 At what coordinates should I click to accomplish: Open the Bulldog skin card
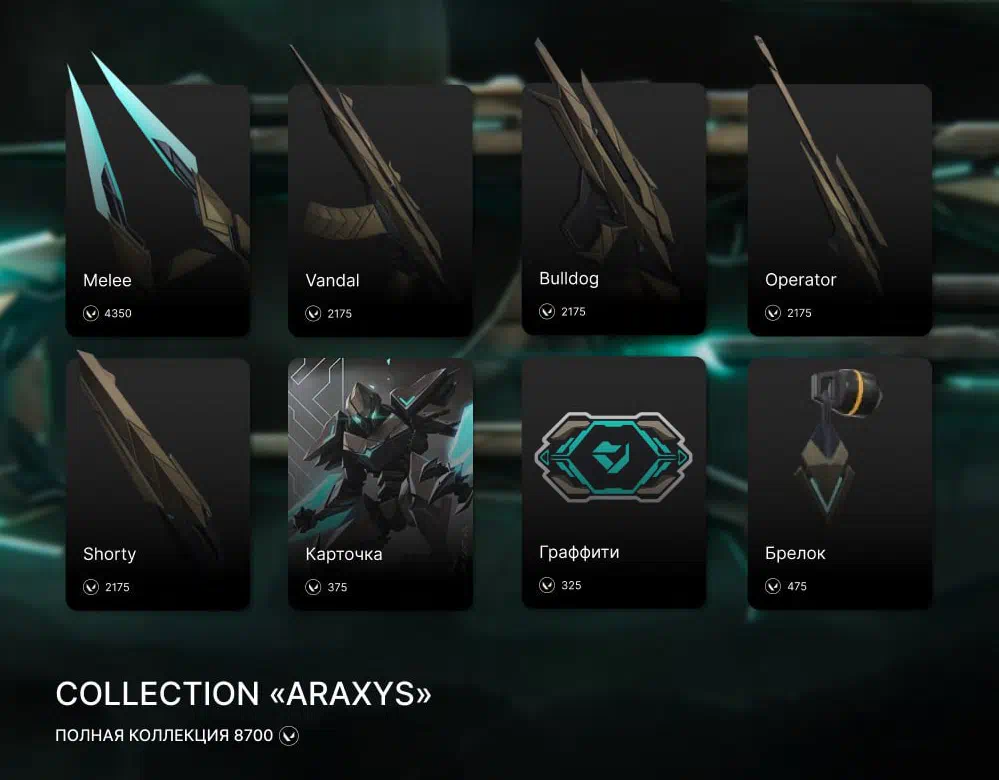pos(614,208)
